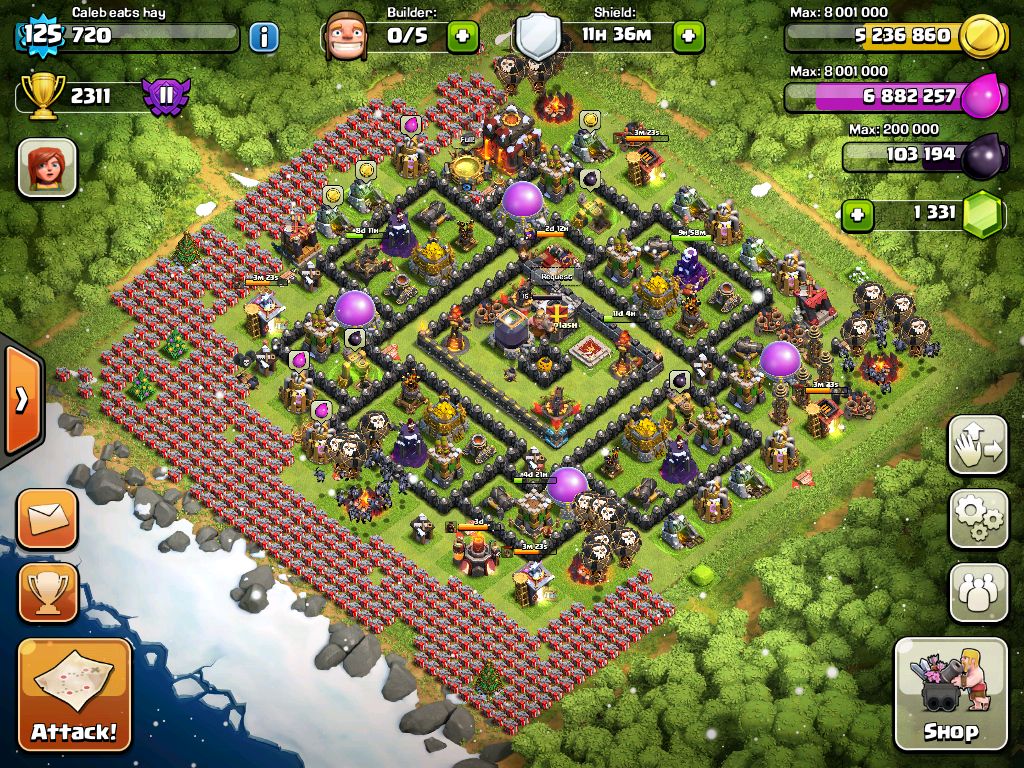Tap the shield icon

[x=538, y=38]
